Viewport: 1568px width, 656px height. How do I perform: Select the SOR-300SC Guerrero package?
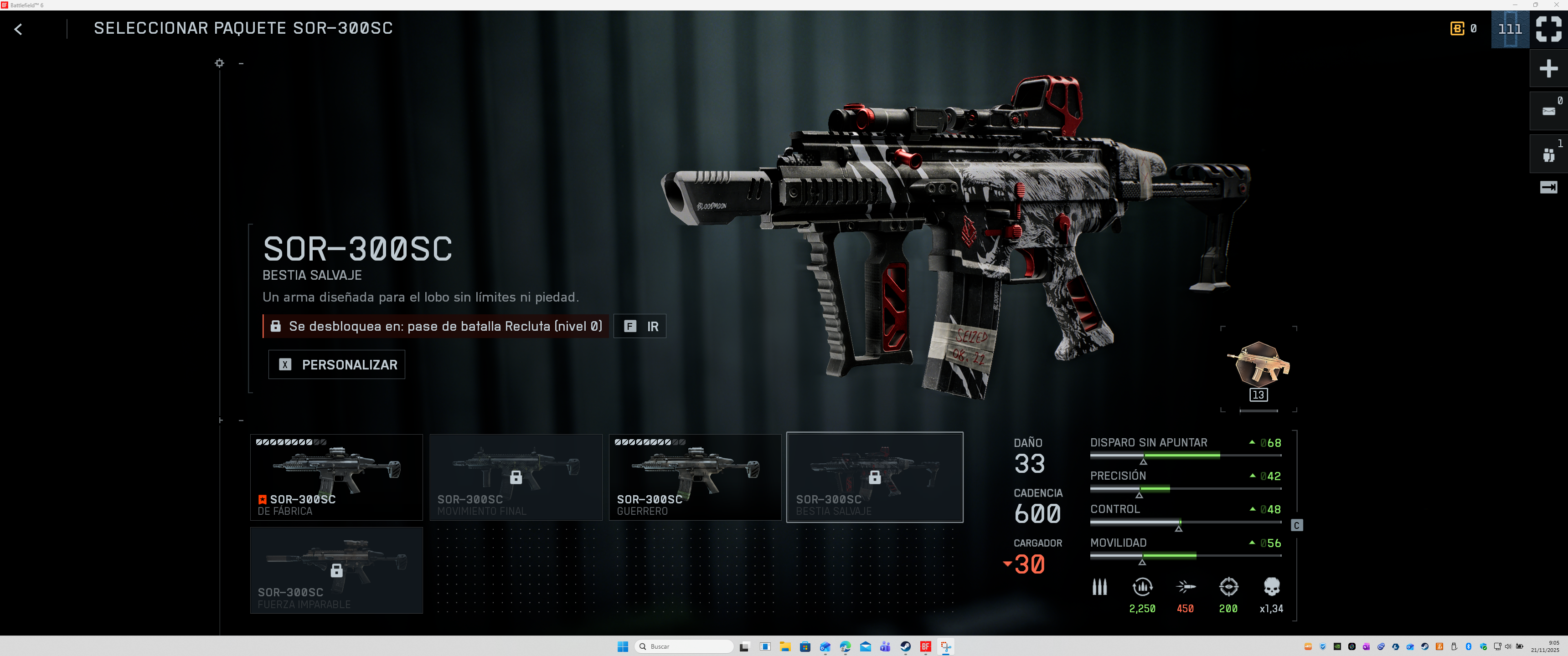click(x=695, y=477)
